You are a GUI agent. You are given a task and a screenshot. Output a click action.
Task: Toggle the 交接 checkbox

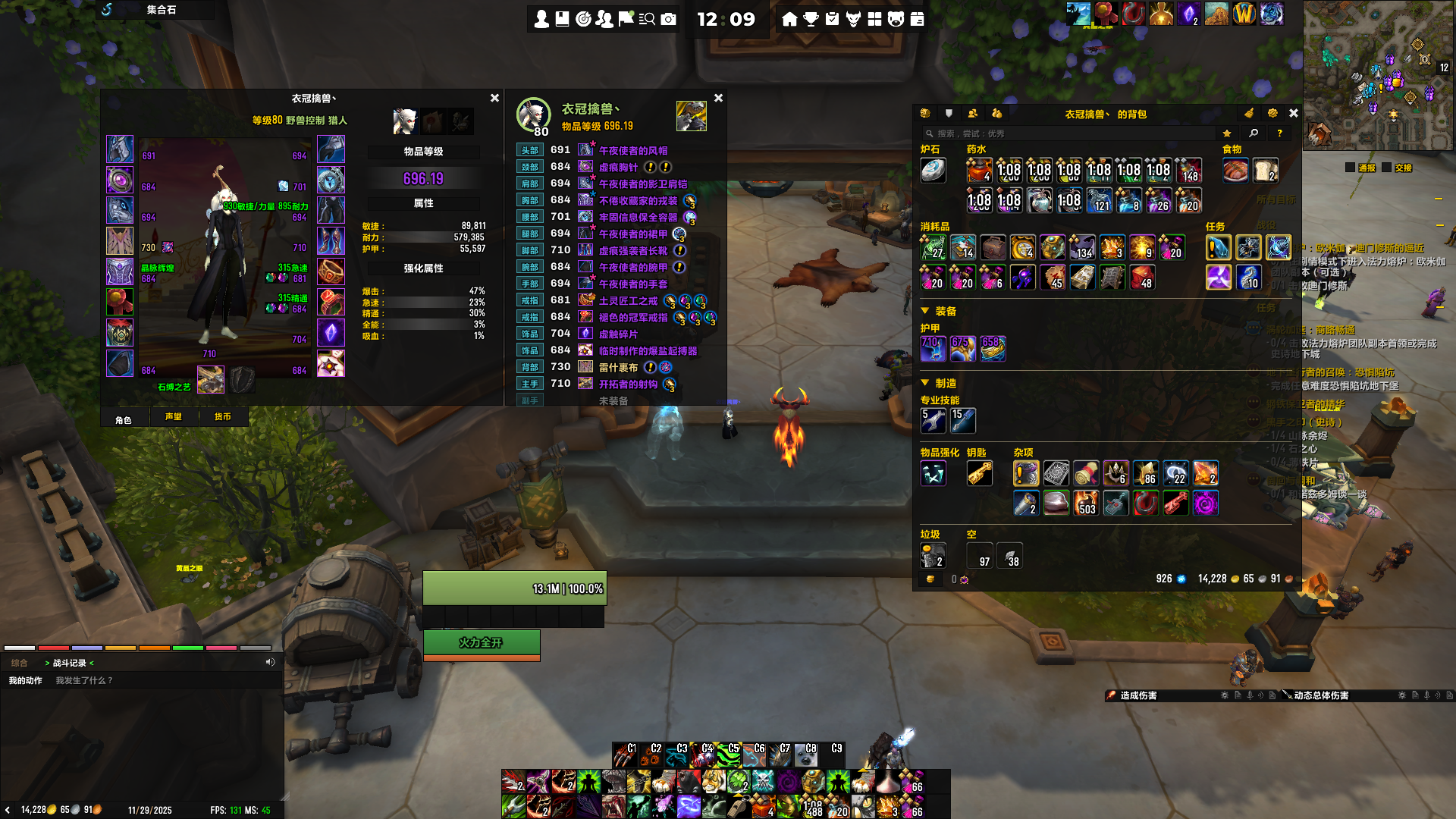point(1387,168)
